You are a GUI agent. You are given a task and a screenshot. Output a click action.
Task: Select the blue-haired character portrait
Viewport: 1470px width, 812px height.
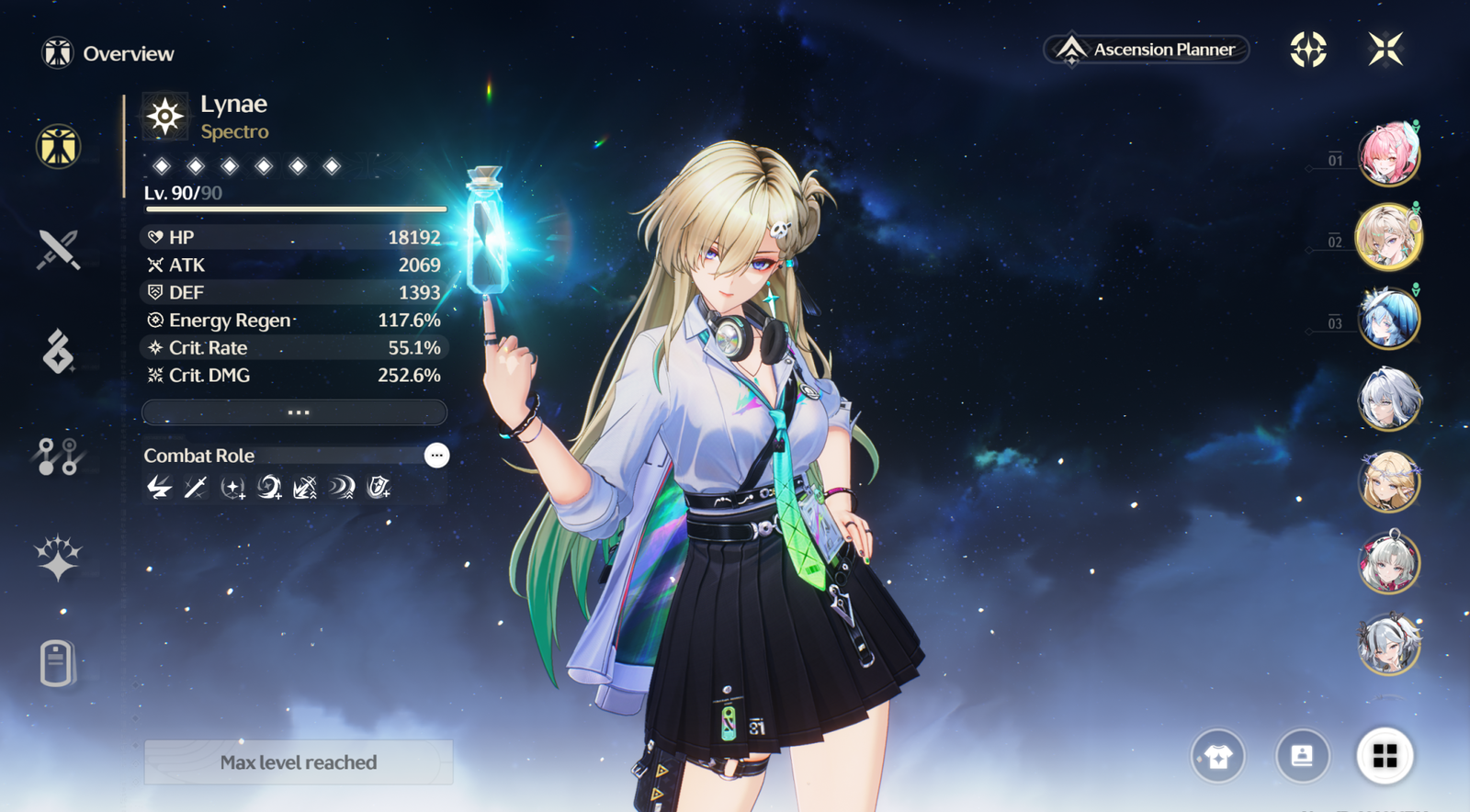click(x=1388, y=318)
